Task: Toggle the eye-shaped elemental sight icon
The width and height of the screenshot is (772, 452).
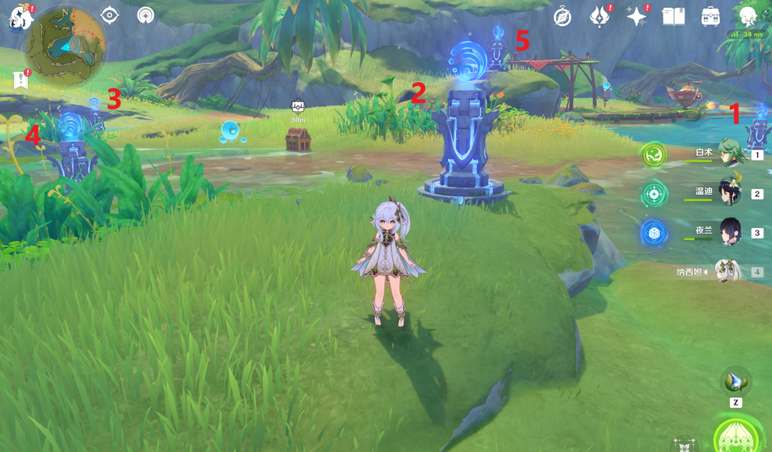Action: 110,16
